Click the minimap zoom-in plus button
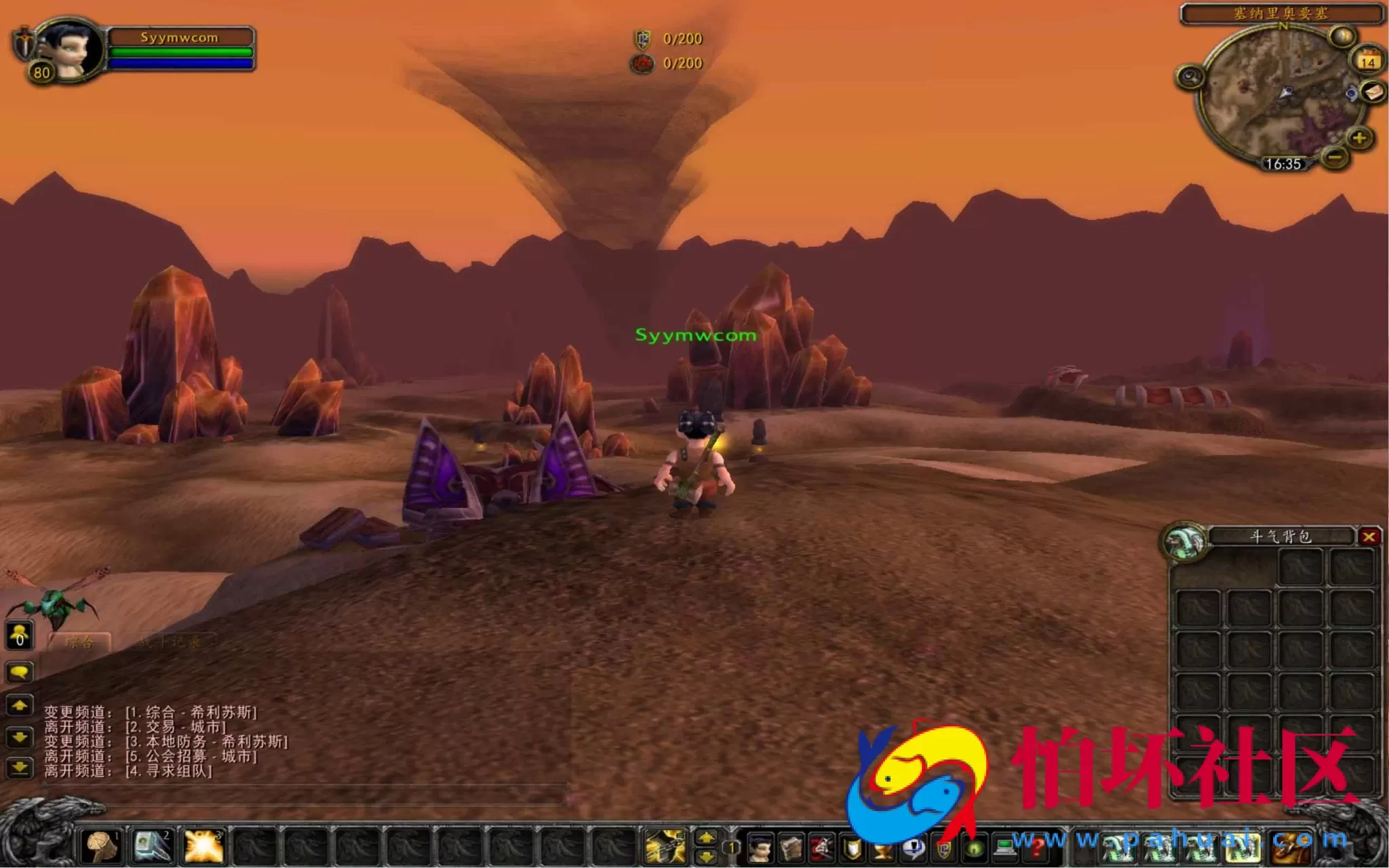 1359,139
